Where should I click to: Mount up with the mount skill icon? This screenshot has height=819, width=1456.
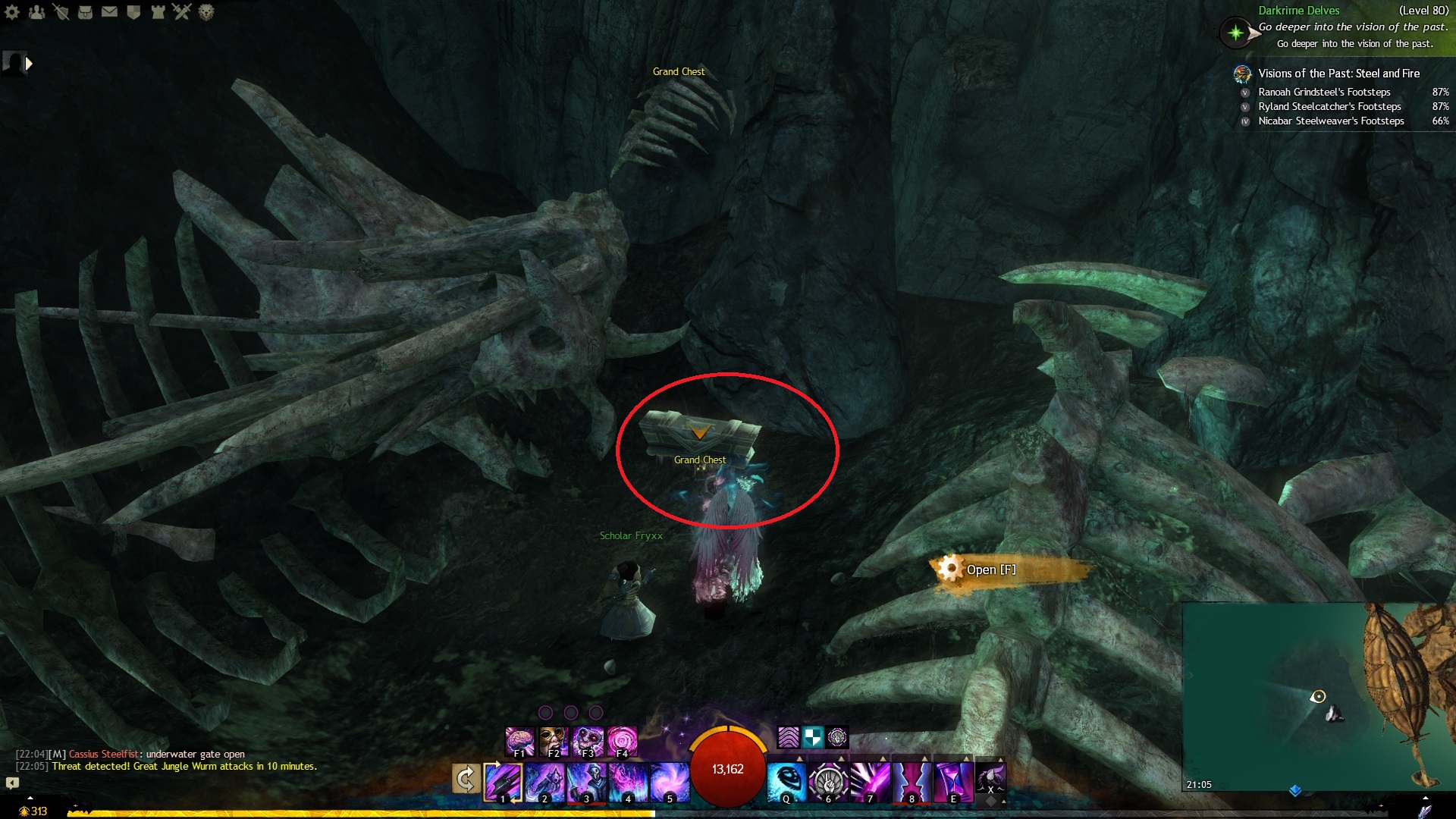click(x=990, y=779)
